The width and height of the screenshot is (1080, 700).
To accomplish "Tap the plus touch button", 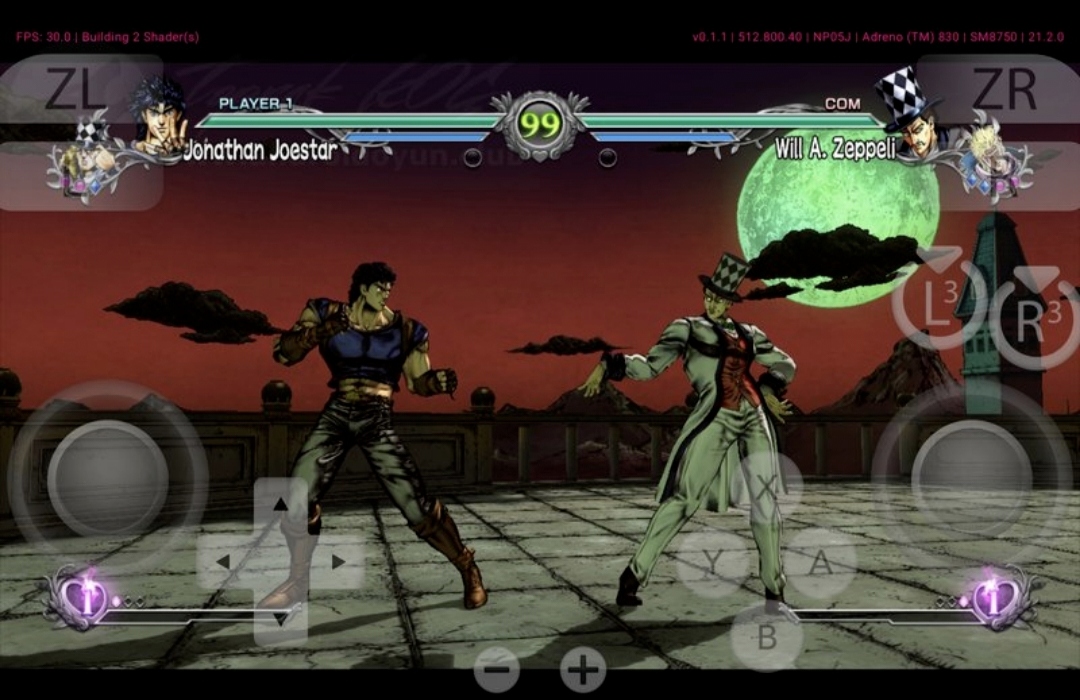I will [583, 668].
